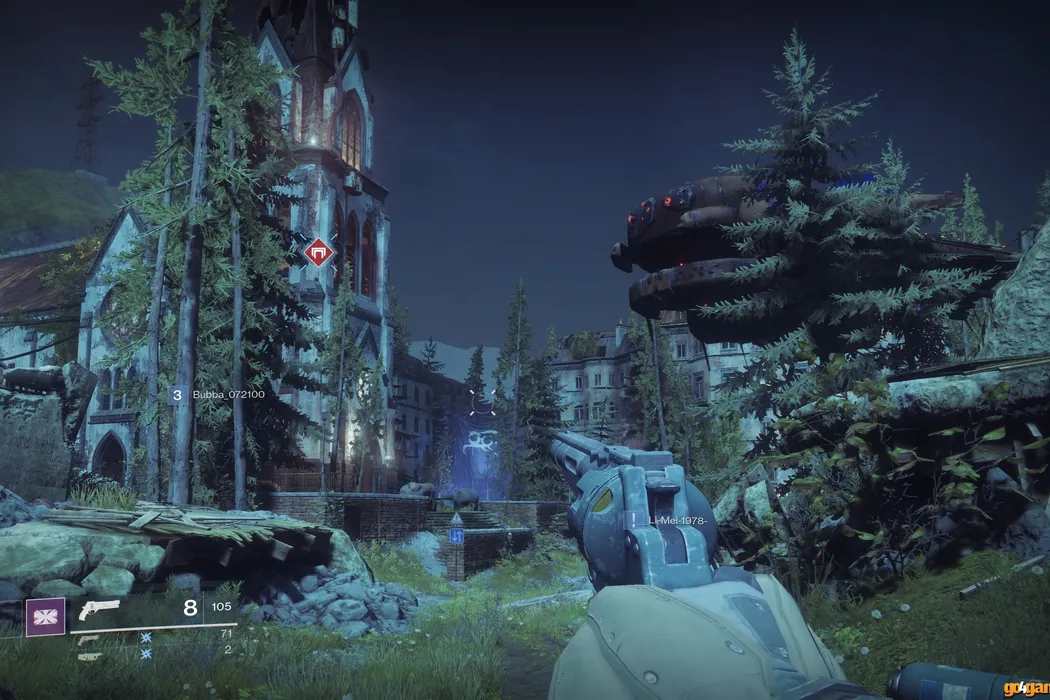Select the energy weapon icon with 71 ammo

pos(89,638)
